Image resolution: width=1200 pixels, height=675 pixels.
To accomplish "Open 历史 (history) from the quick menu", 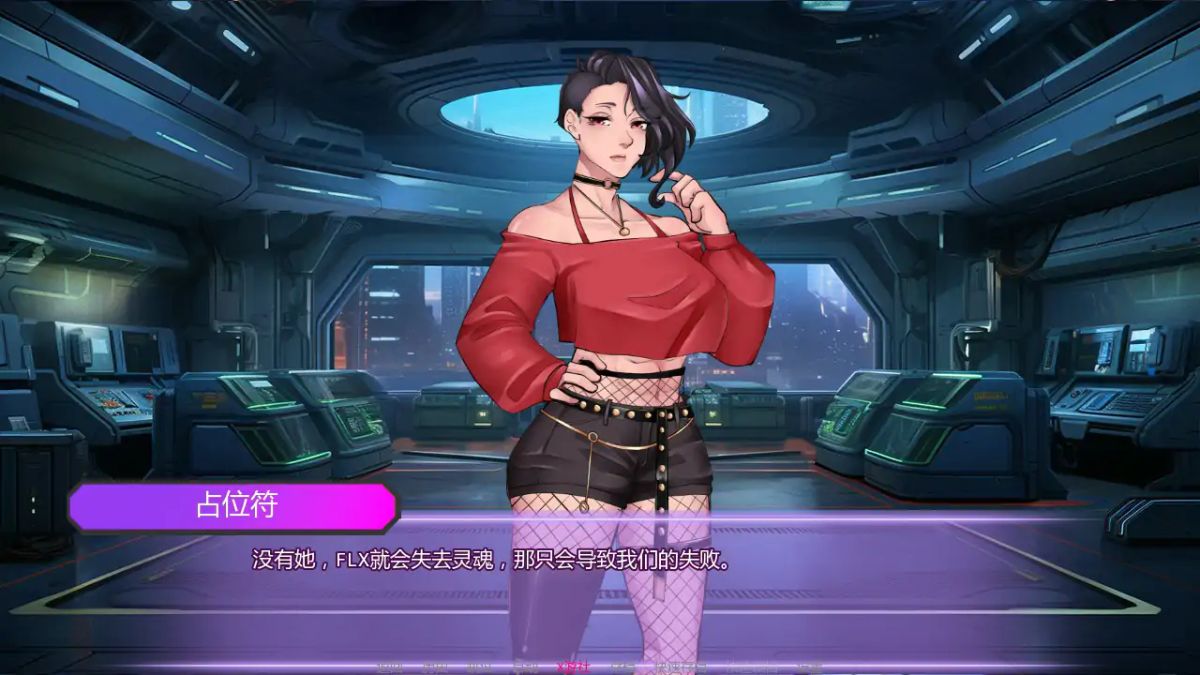I will pos(435,666).
